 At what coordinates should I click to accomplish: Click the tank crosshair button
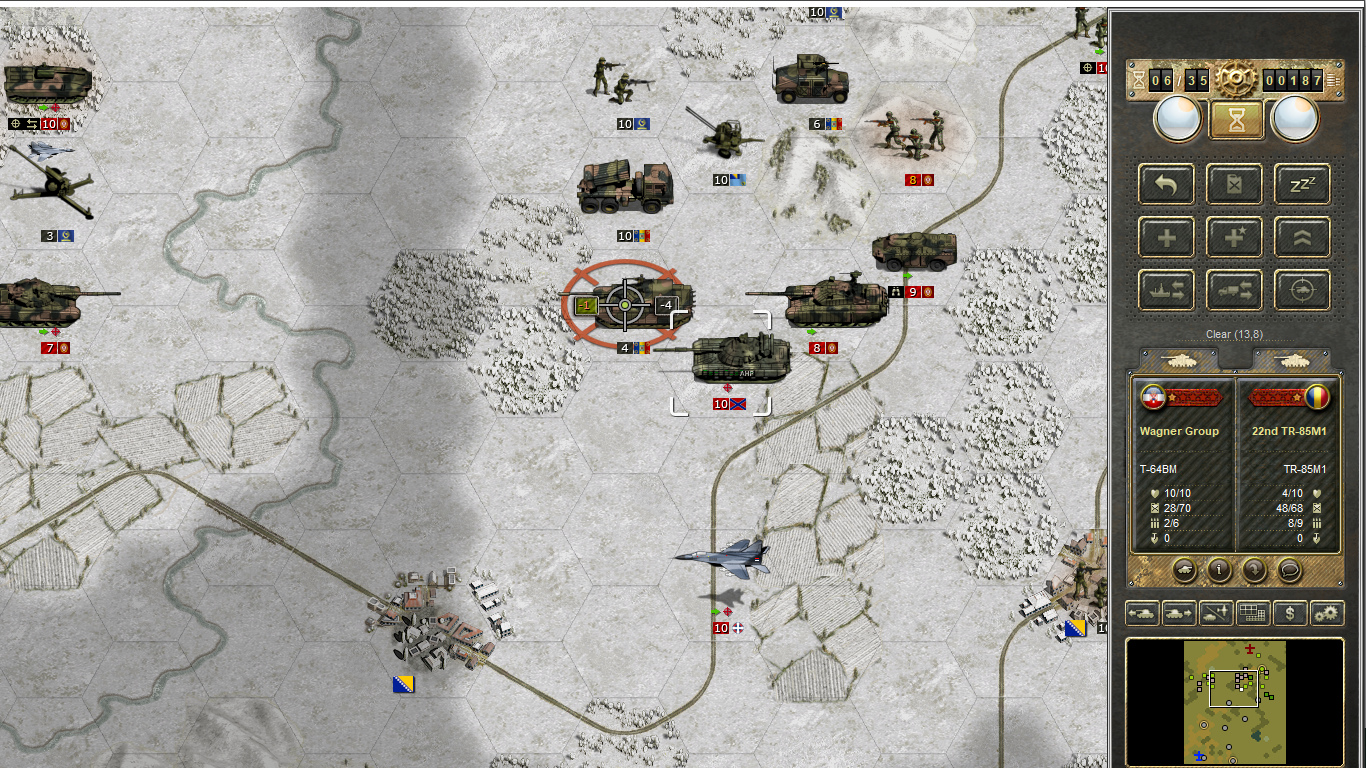1302,290
